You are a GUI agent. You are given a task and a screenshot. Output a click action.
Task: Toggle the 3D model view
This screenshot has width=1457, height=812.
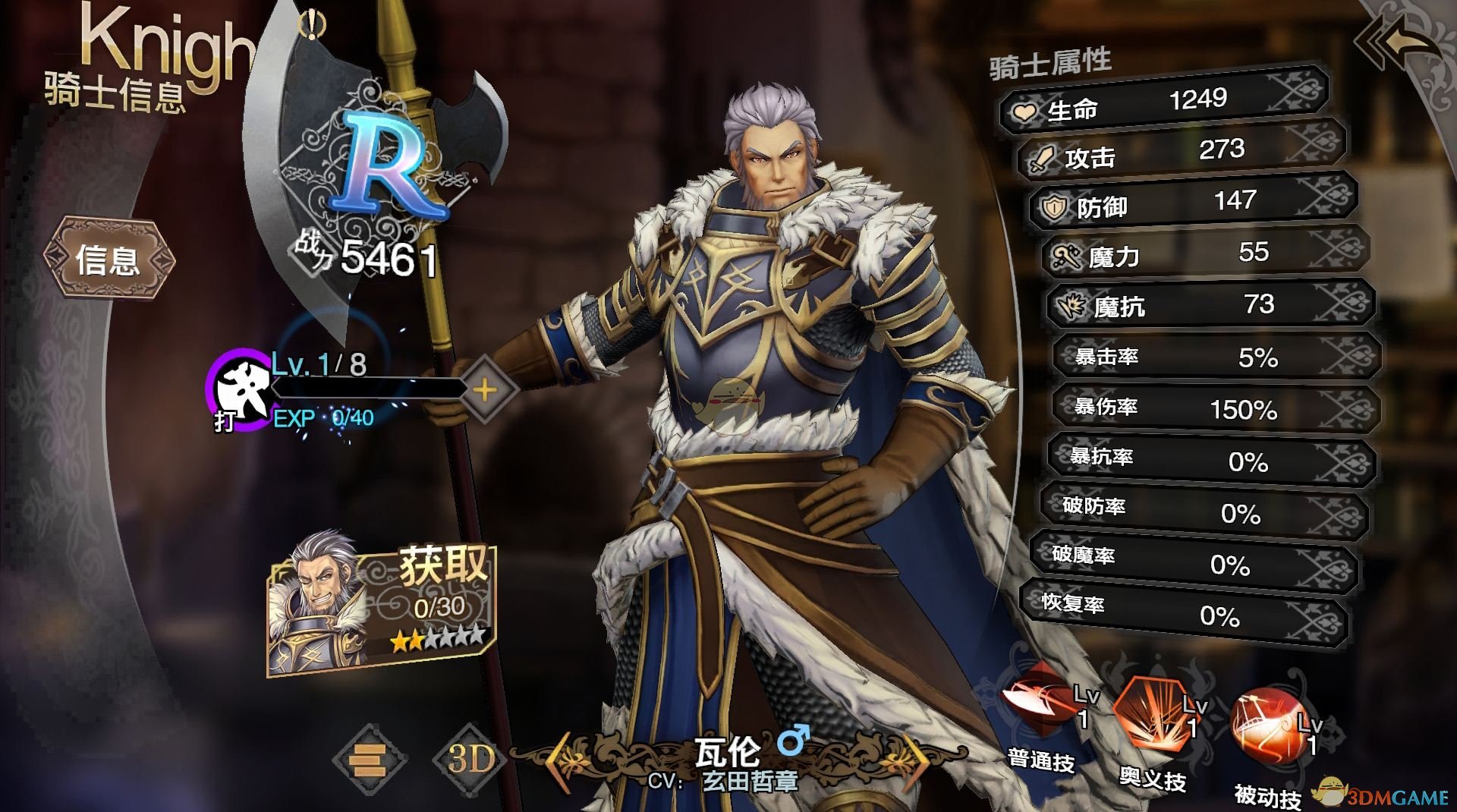(x=470, y=759)
